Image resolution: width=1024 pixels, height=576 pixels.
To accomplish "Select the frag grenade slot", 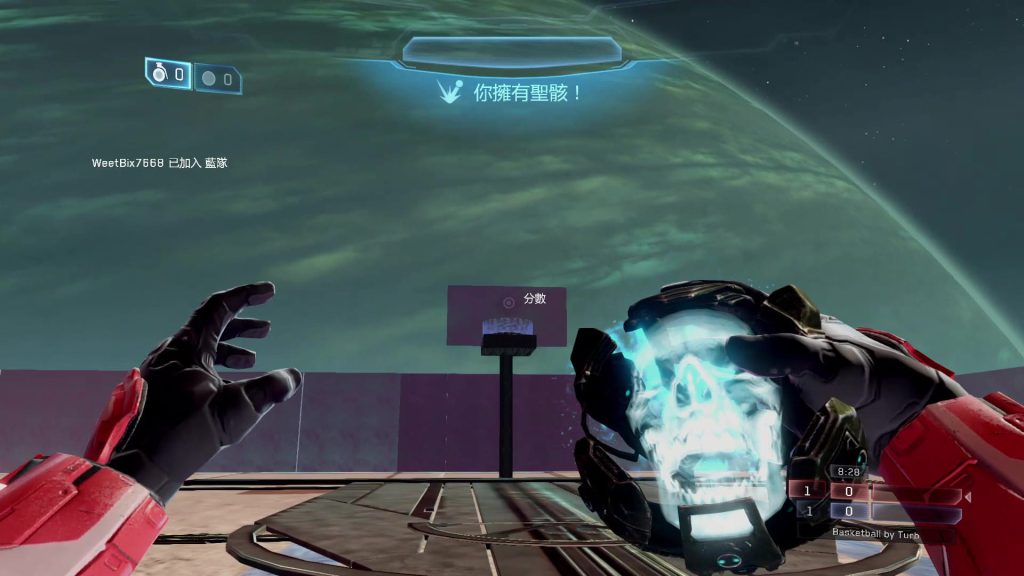I will 168,74.
